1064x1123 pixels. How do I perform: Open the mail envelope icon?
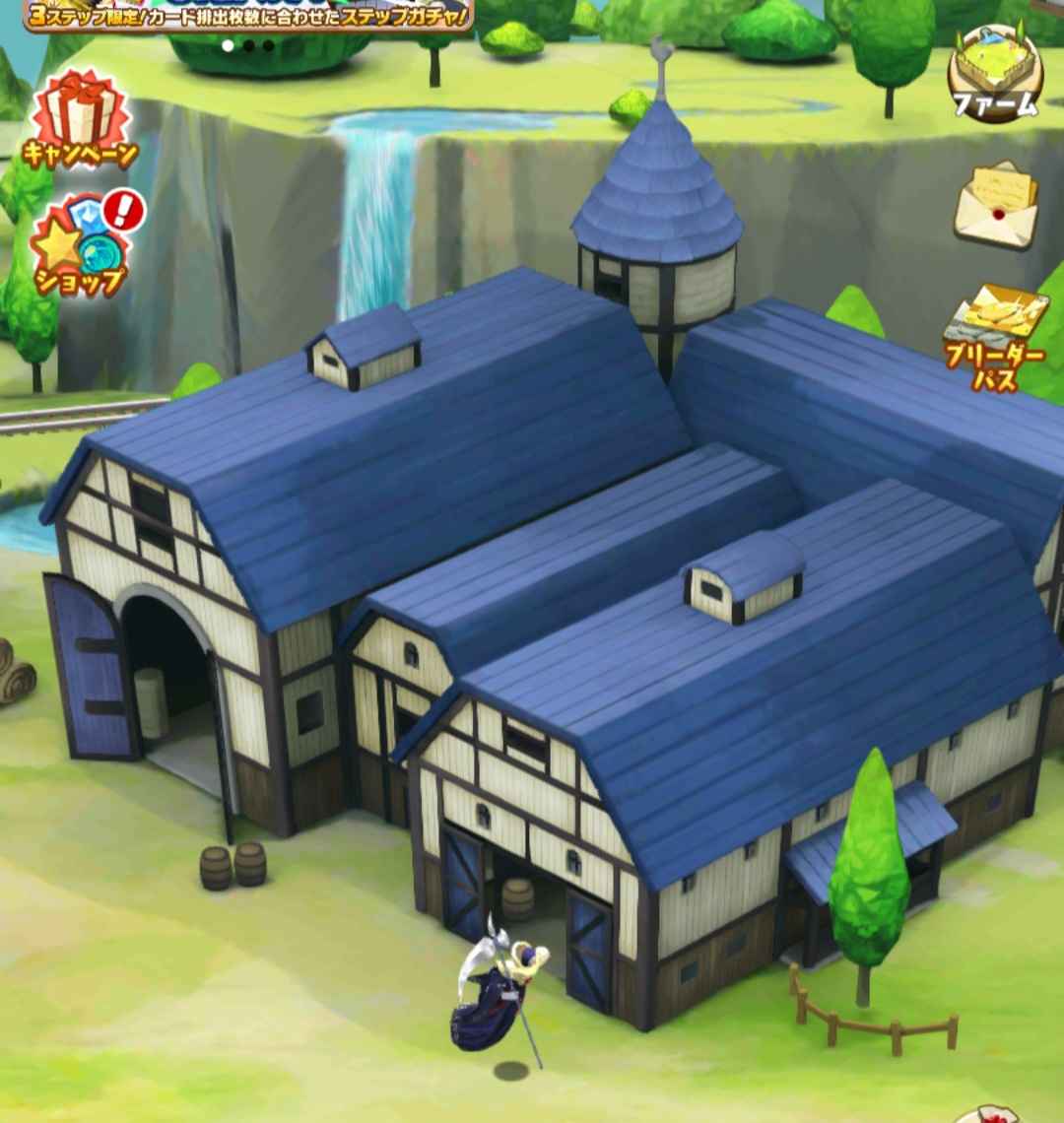[x=996, y=205]
